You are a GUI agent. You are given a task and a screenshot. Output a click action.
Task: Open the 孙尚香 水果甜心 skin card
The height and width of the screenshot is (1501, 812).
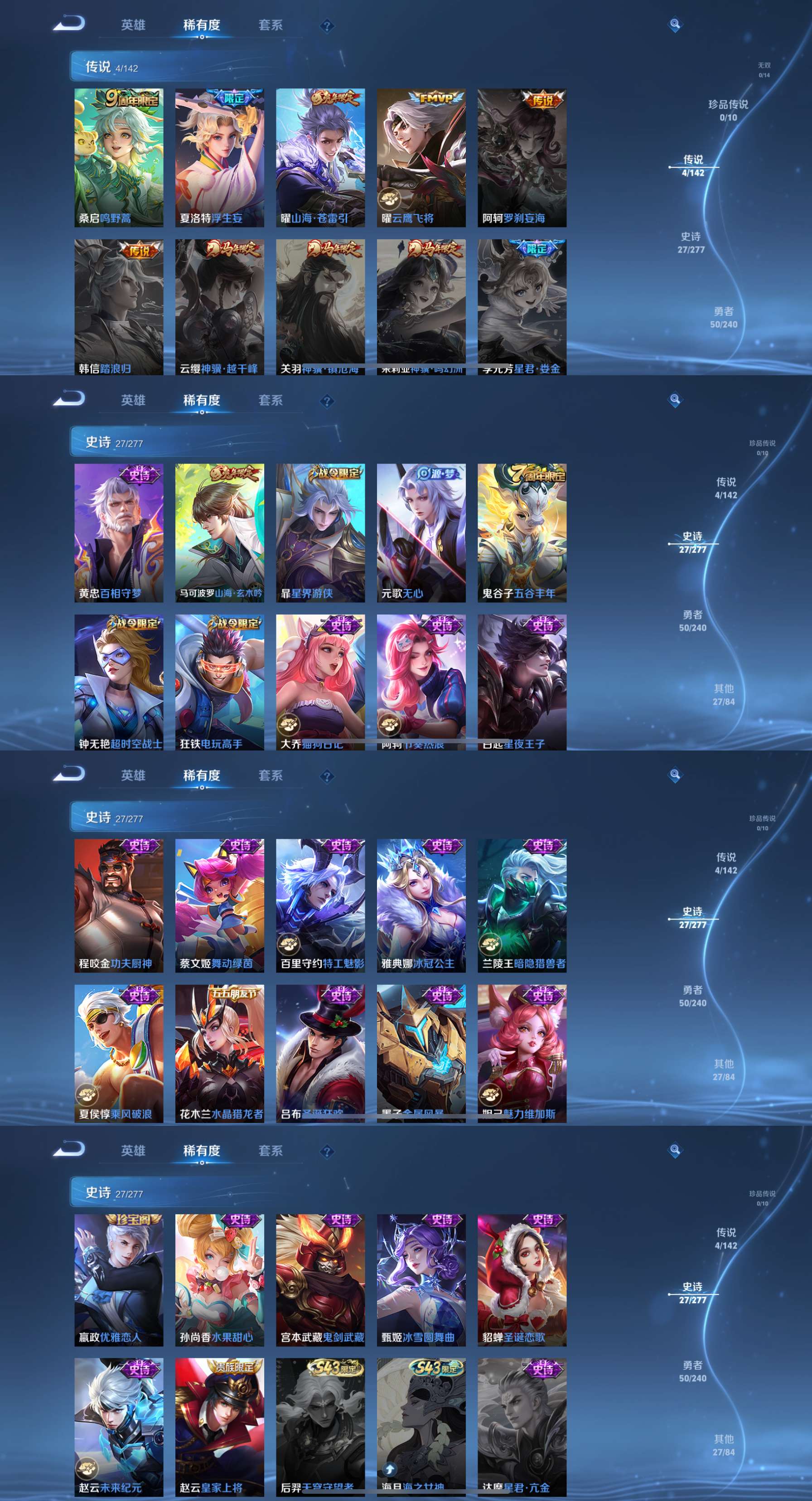220,1280
